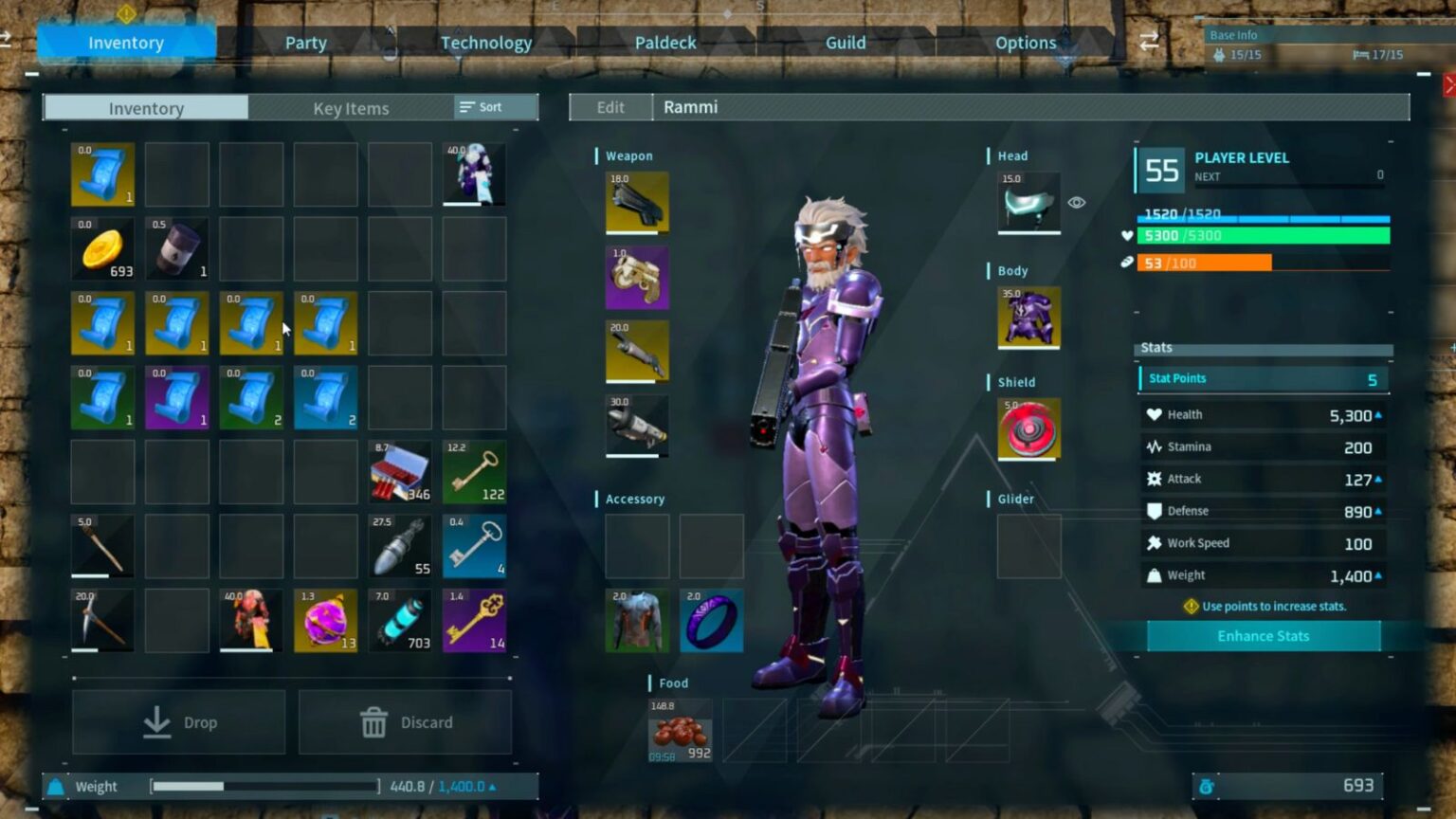Click the pickaxe in the inventory grid
Image resolution: width=1456 pixels, height=819 pixels.
(101, 619)
